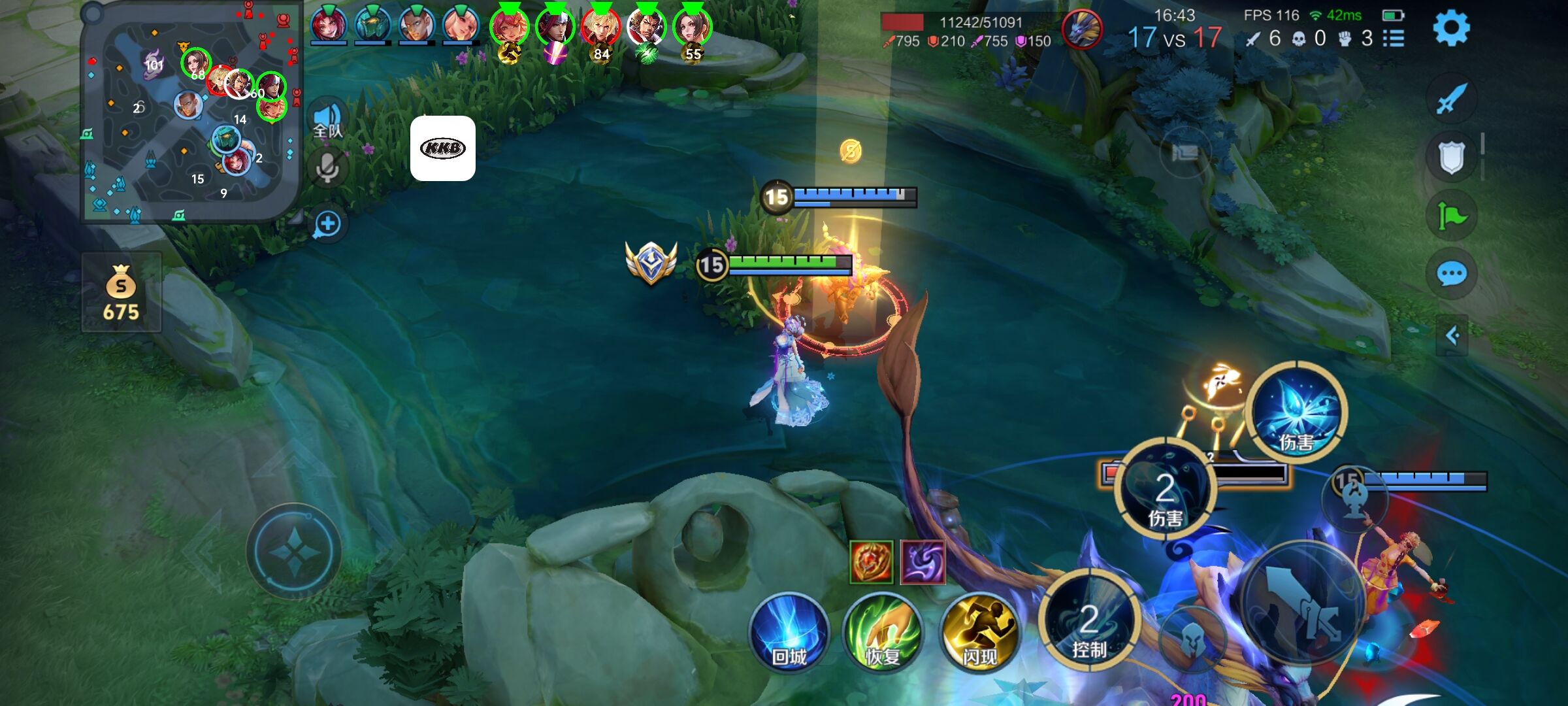Send the shield defend signal
This screenshot has width=1568, height=706.
[1451, 157]
